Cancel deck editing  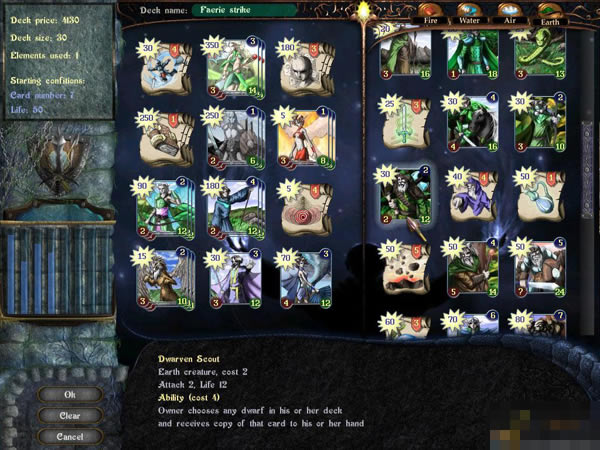tap(69, 436)
